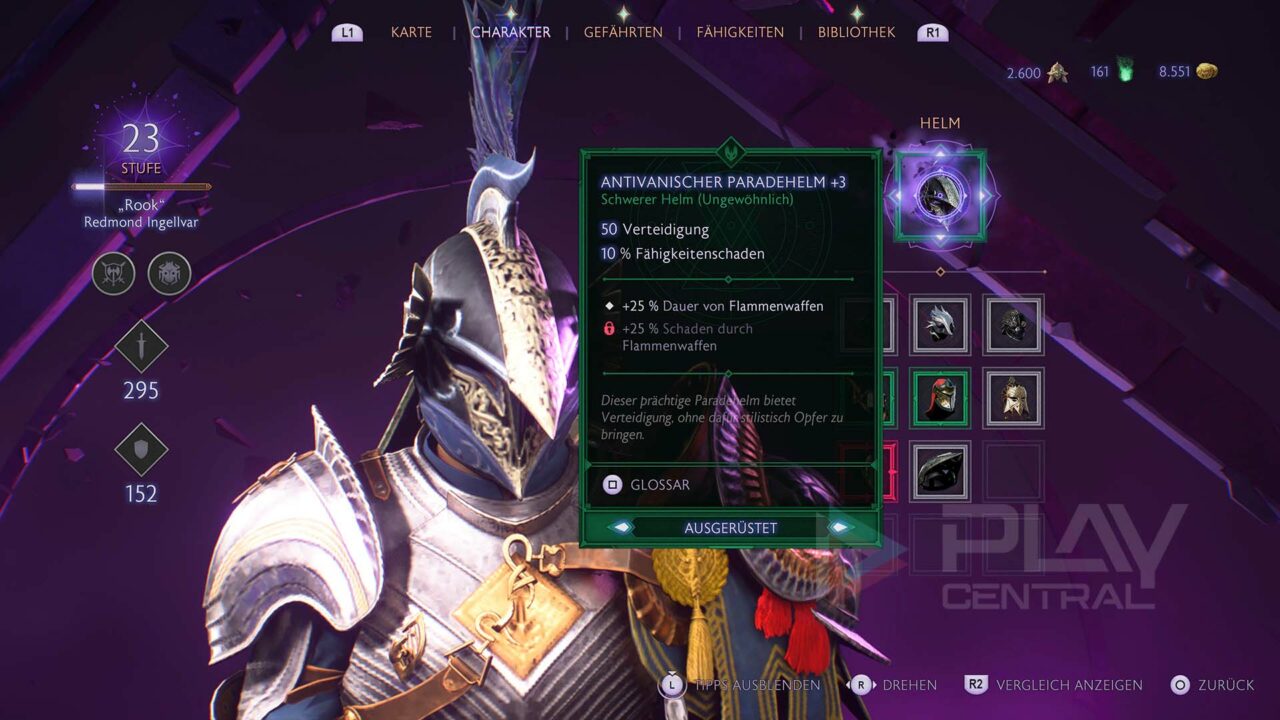Open the Gefährten tab
The image size is (1280, 720).
point(623,32)
